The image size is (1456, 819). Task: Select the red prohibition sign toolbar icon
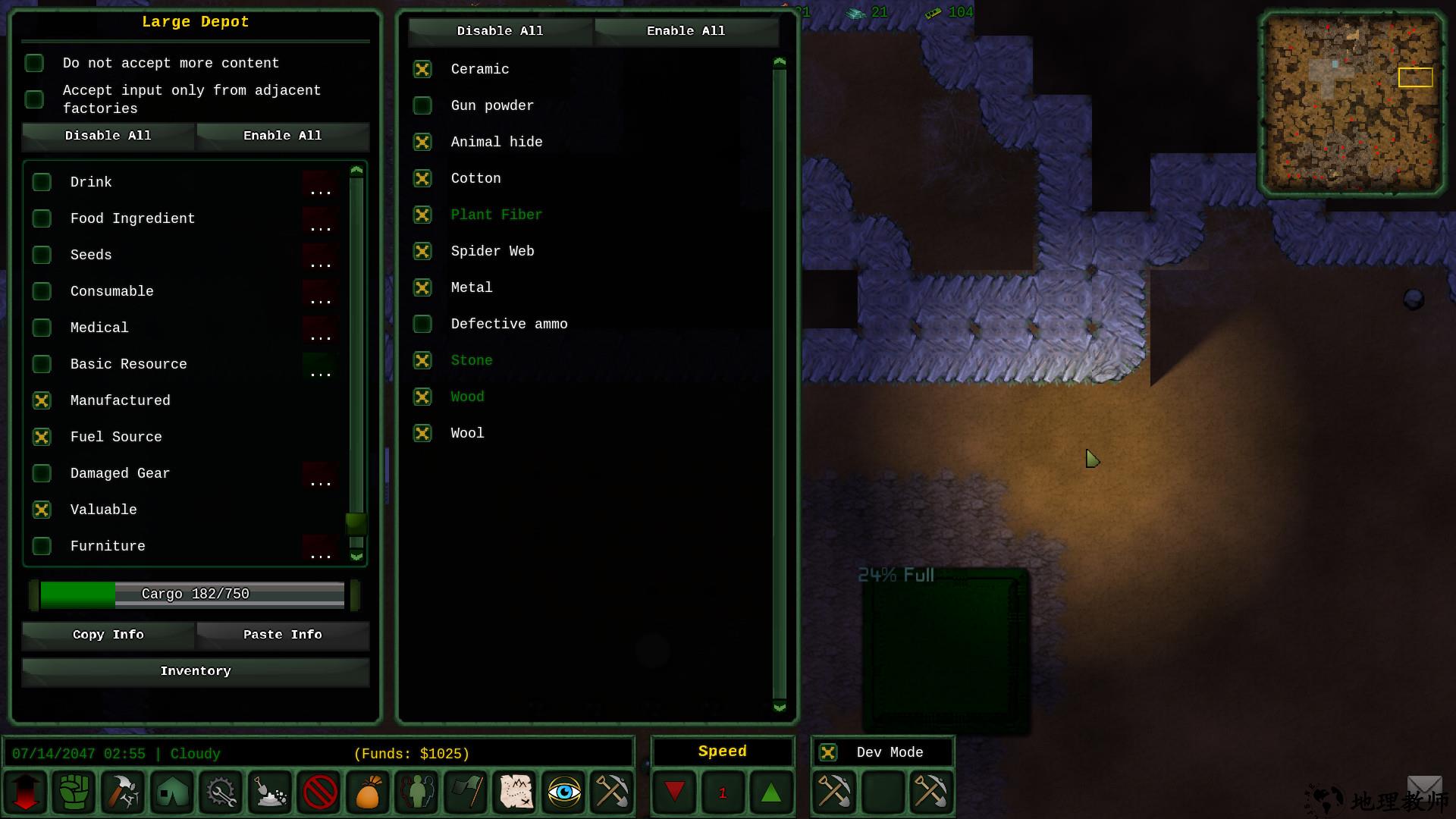pyautogui.click(x=319, y=792)
